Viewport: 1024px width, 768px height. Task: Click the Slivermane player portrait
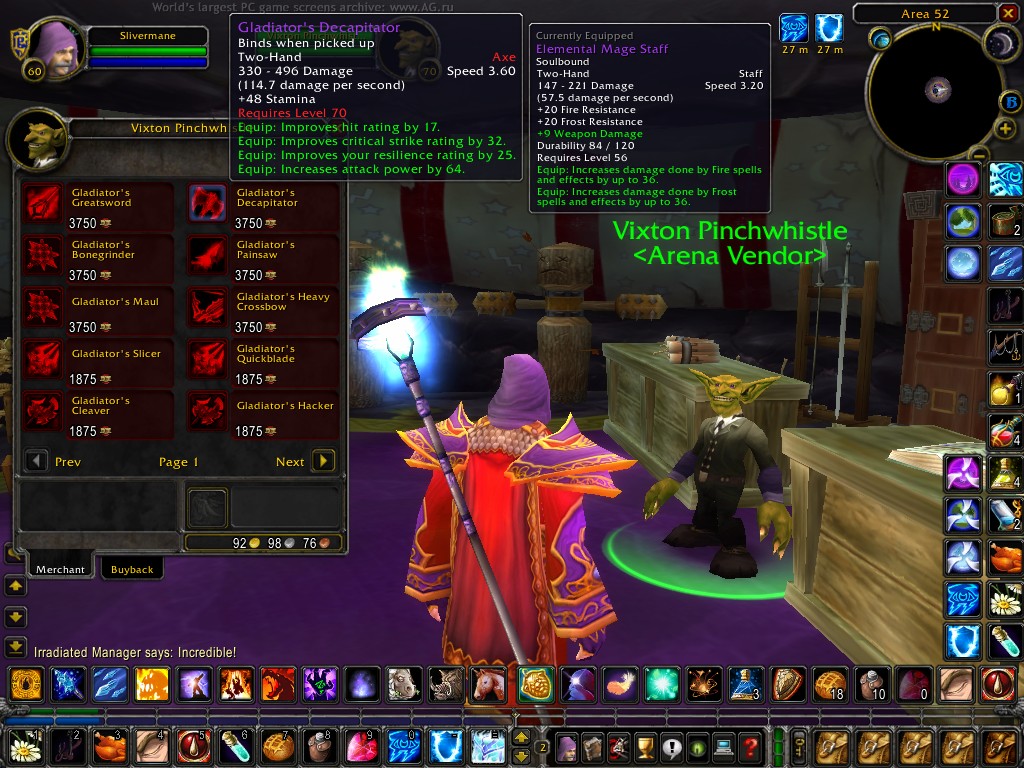coord(55,50)
